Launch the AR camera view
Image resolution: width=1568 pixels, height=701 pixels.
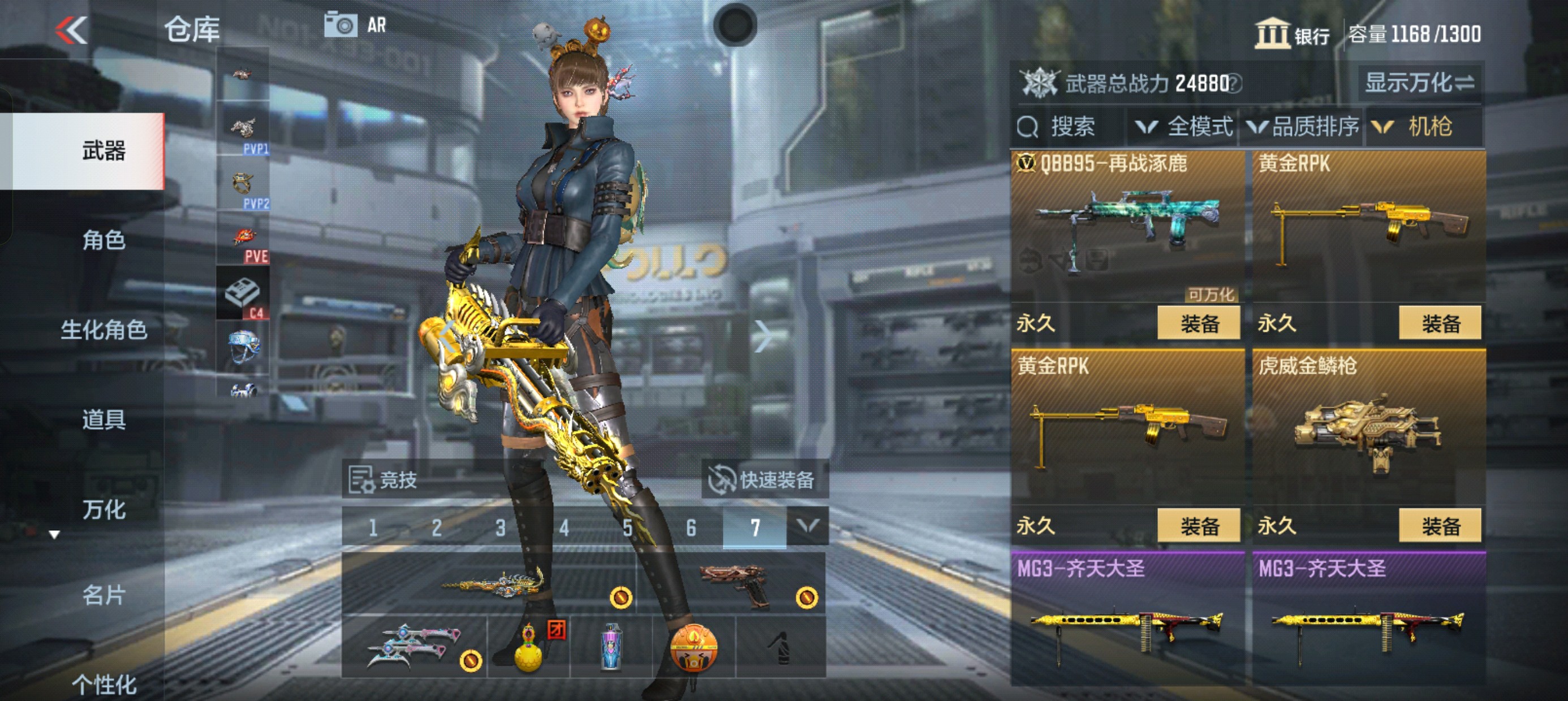(356, 25)
